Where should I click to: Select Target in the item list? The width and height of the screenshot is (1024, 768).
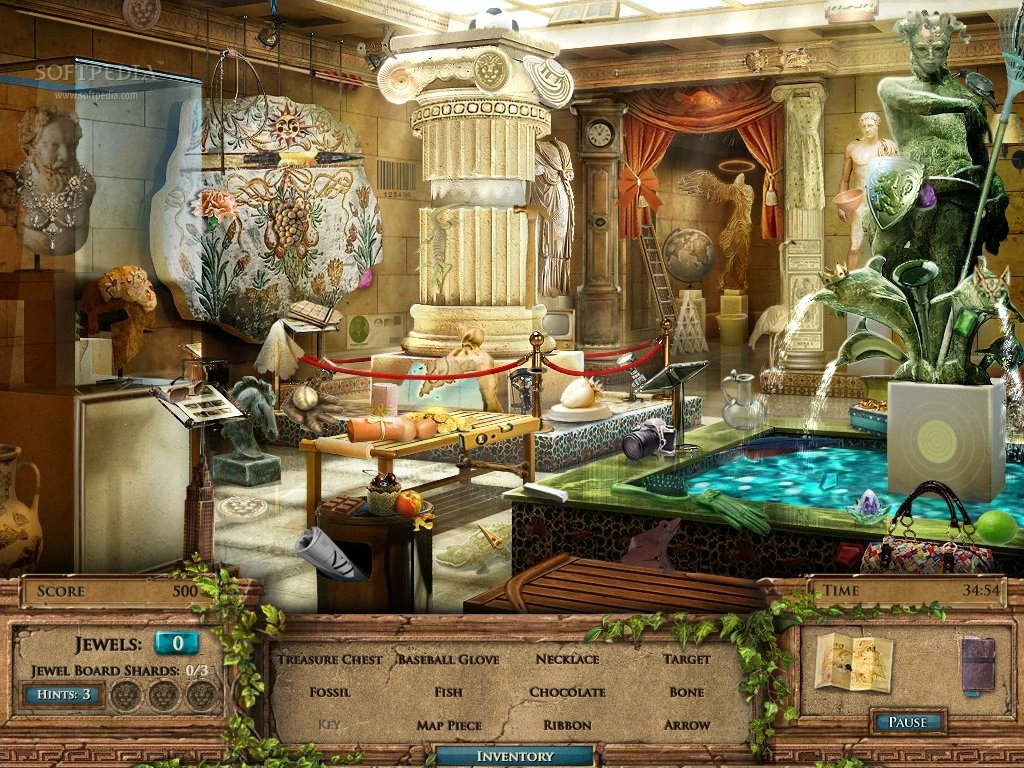pyautogui.click(x=686, y=659)
